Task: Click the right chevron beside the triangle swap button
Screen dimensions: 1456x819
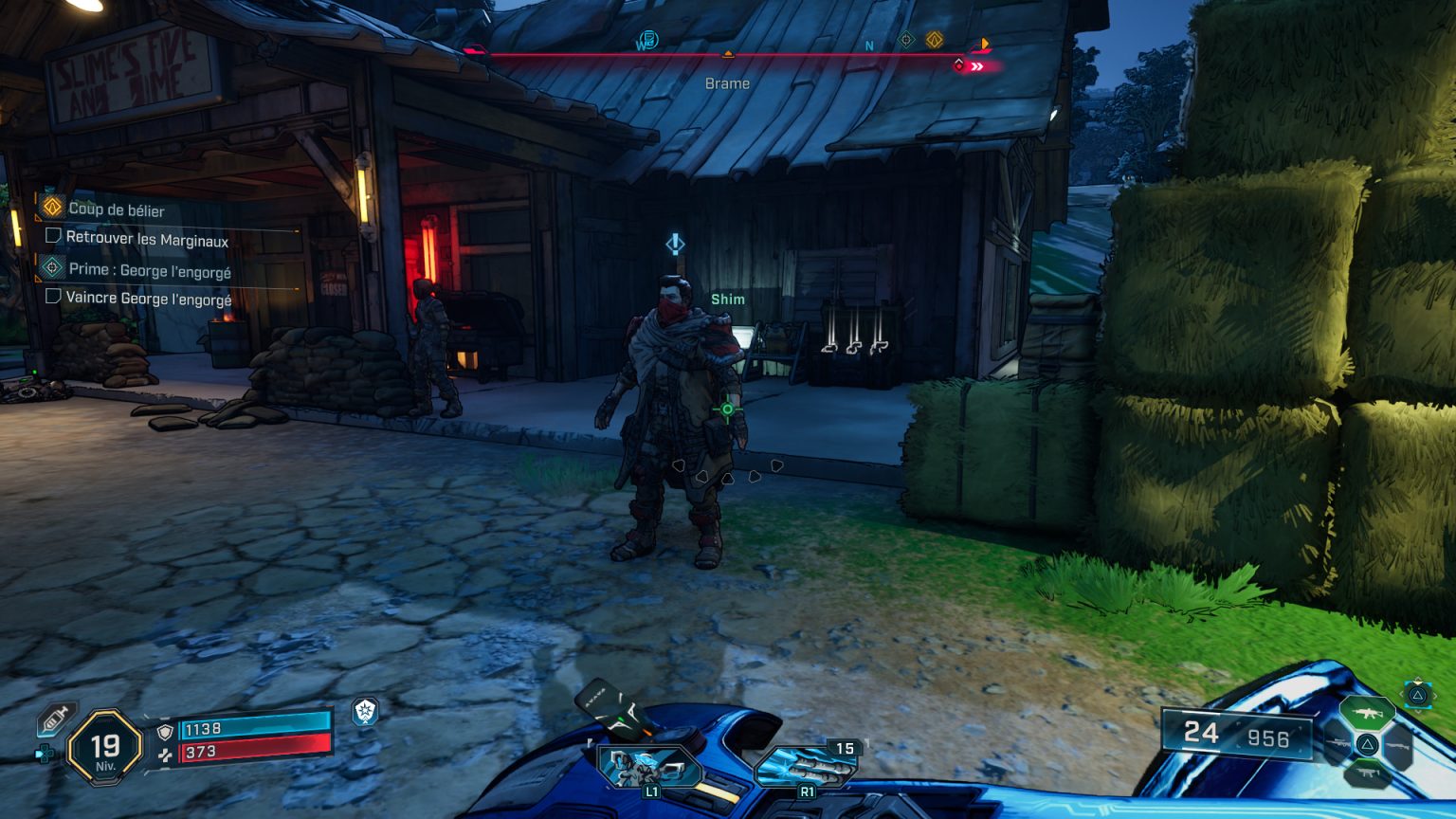Action: [1437, 695]
